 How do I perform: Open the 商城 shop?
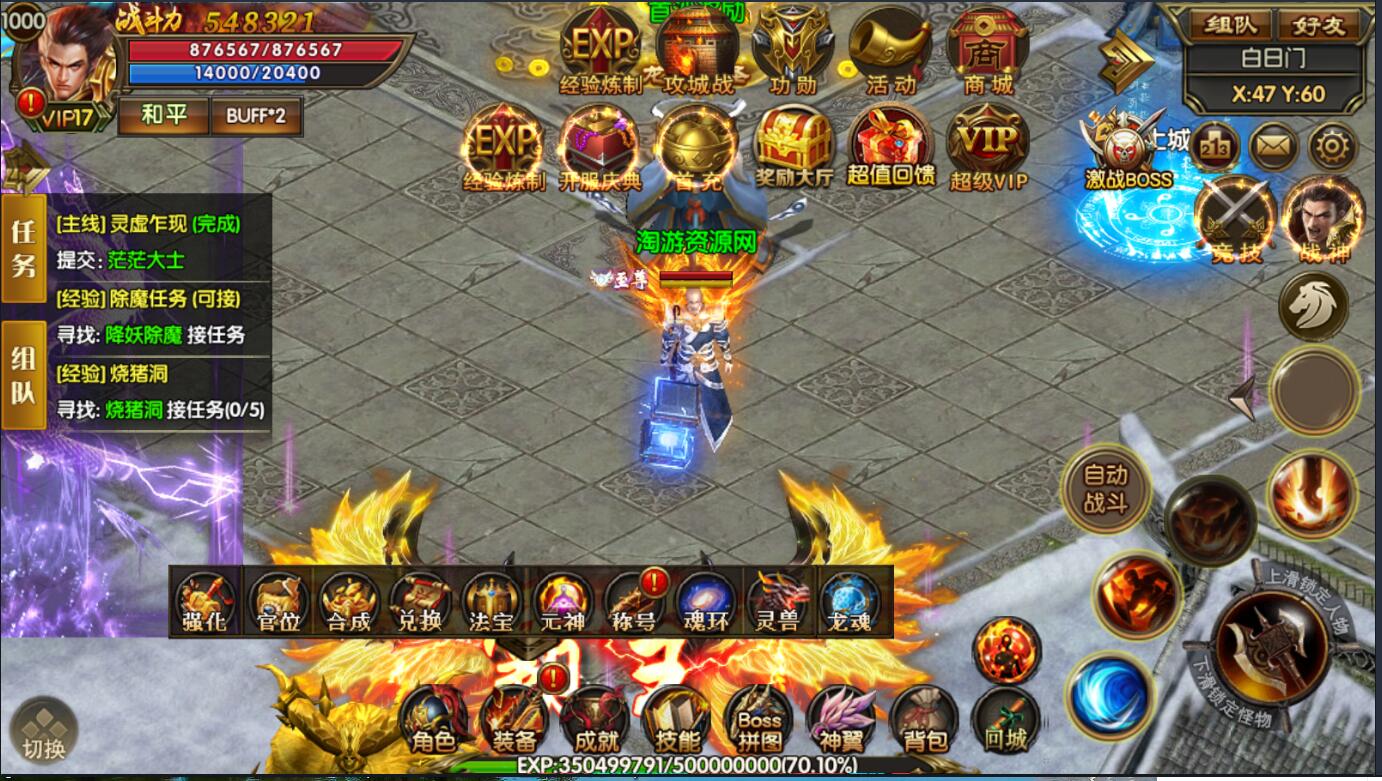(988, 50)
